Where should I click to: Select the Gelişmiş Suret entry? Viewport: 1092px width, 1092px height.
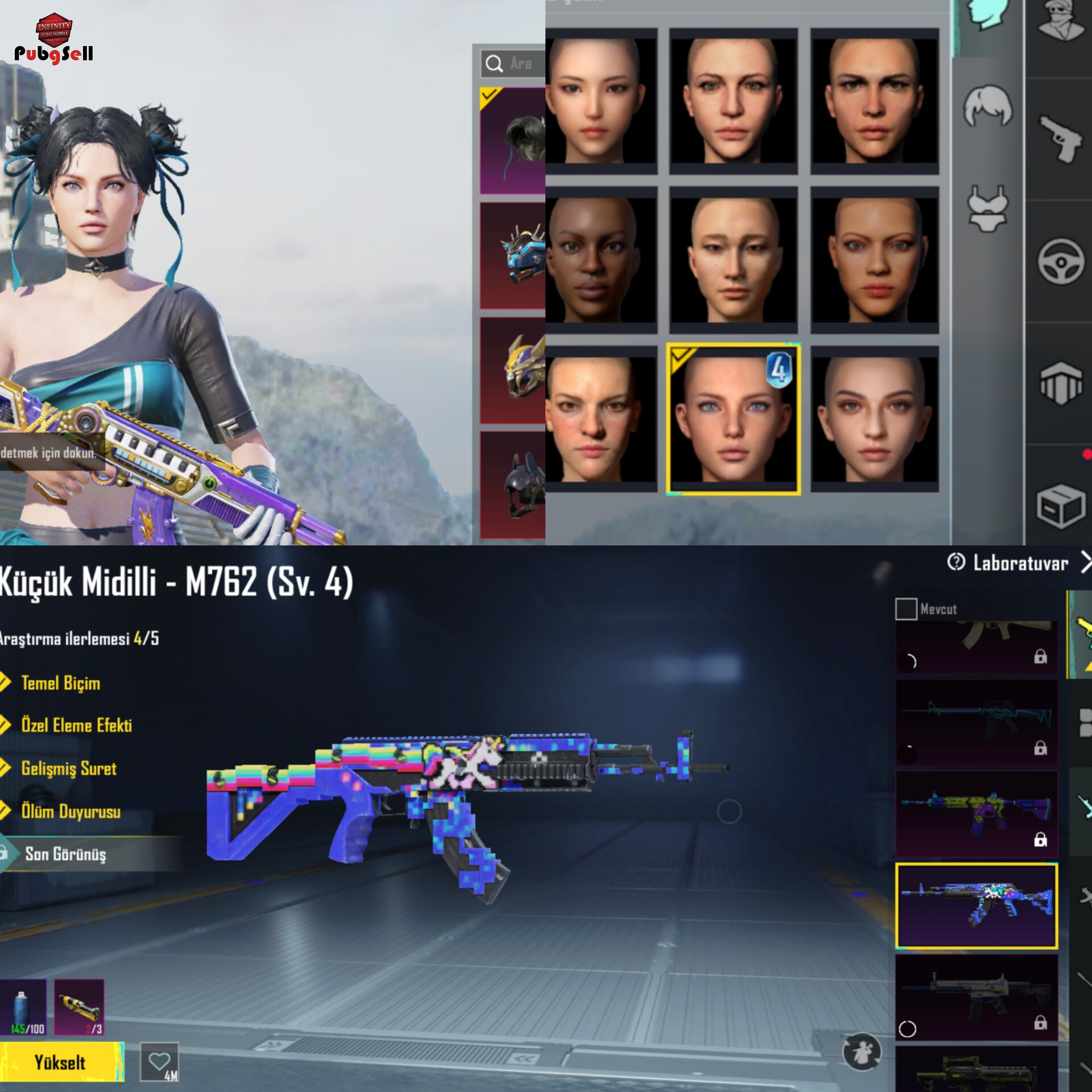coord(68,768)
